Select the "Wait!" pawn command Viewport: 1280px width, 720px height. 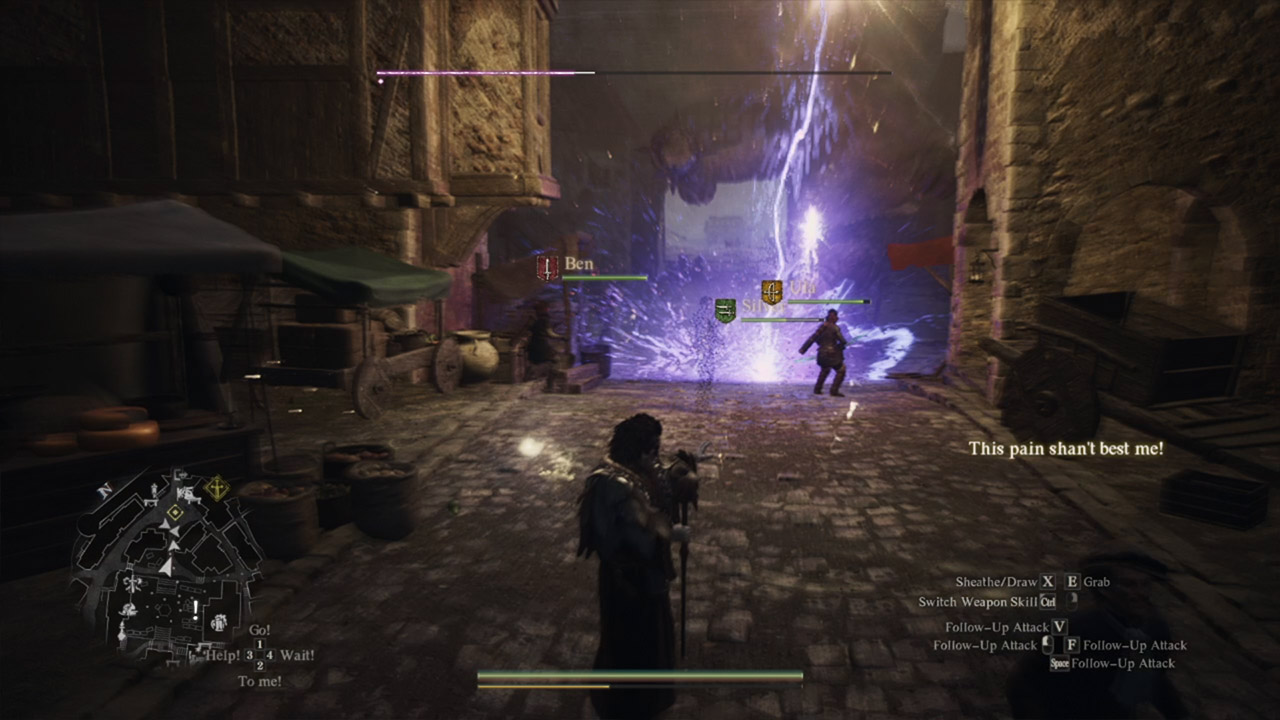point(297,655)
